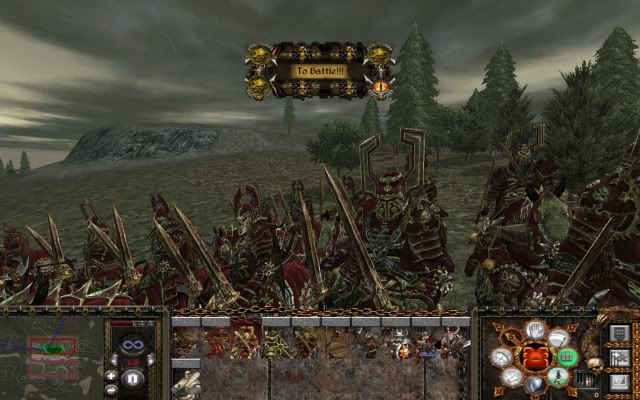
Task: Zoom out the minimap with minus button
Action: (111, 388)
